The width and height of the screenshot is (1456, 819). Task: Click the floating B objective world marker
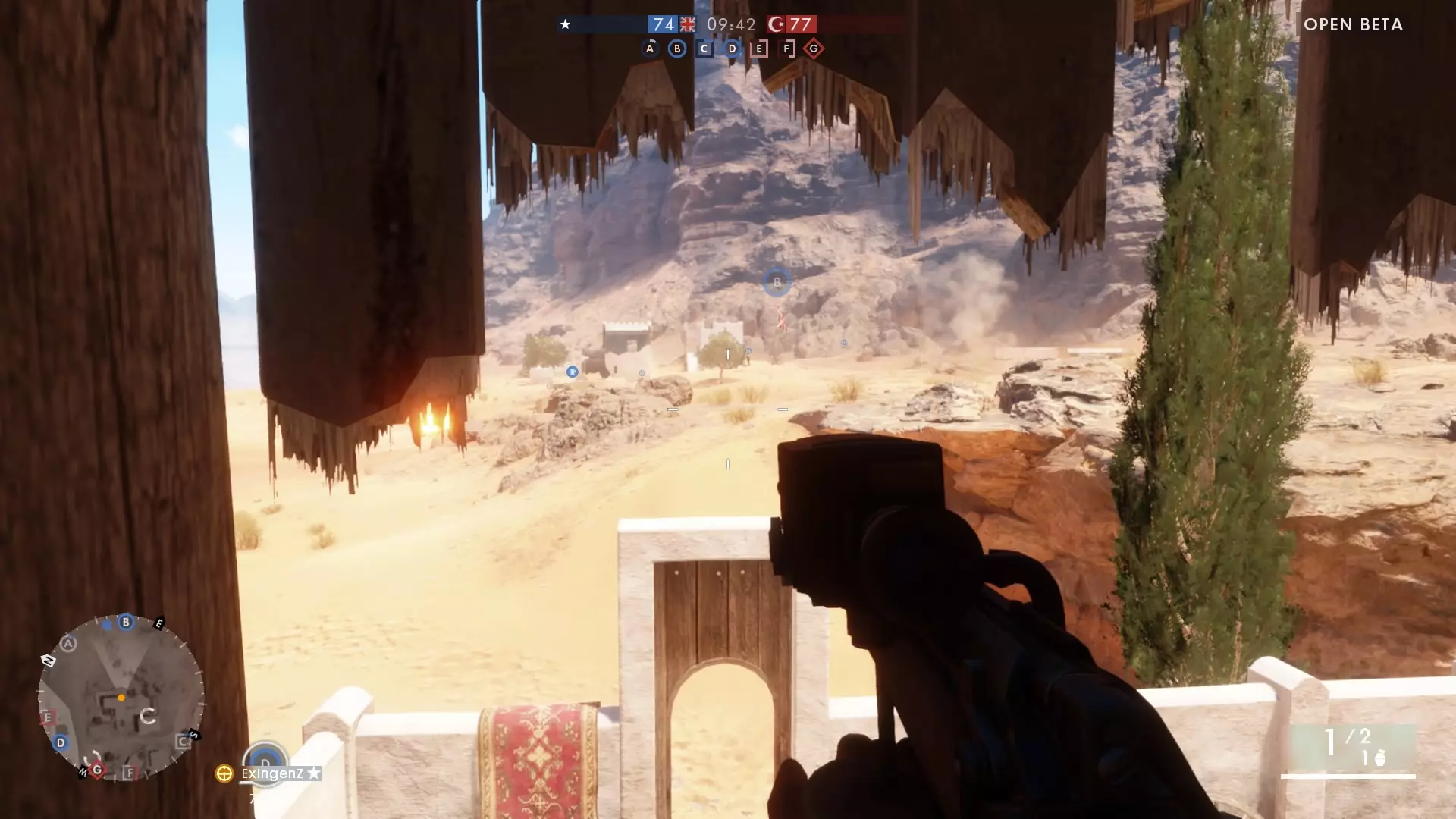(x=777, y=283)
